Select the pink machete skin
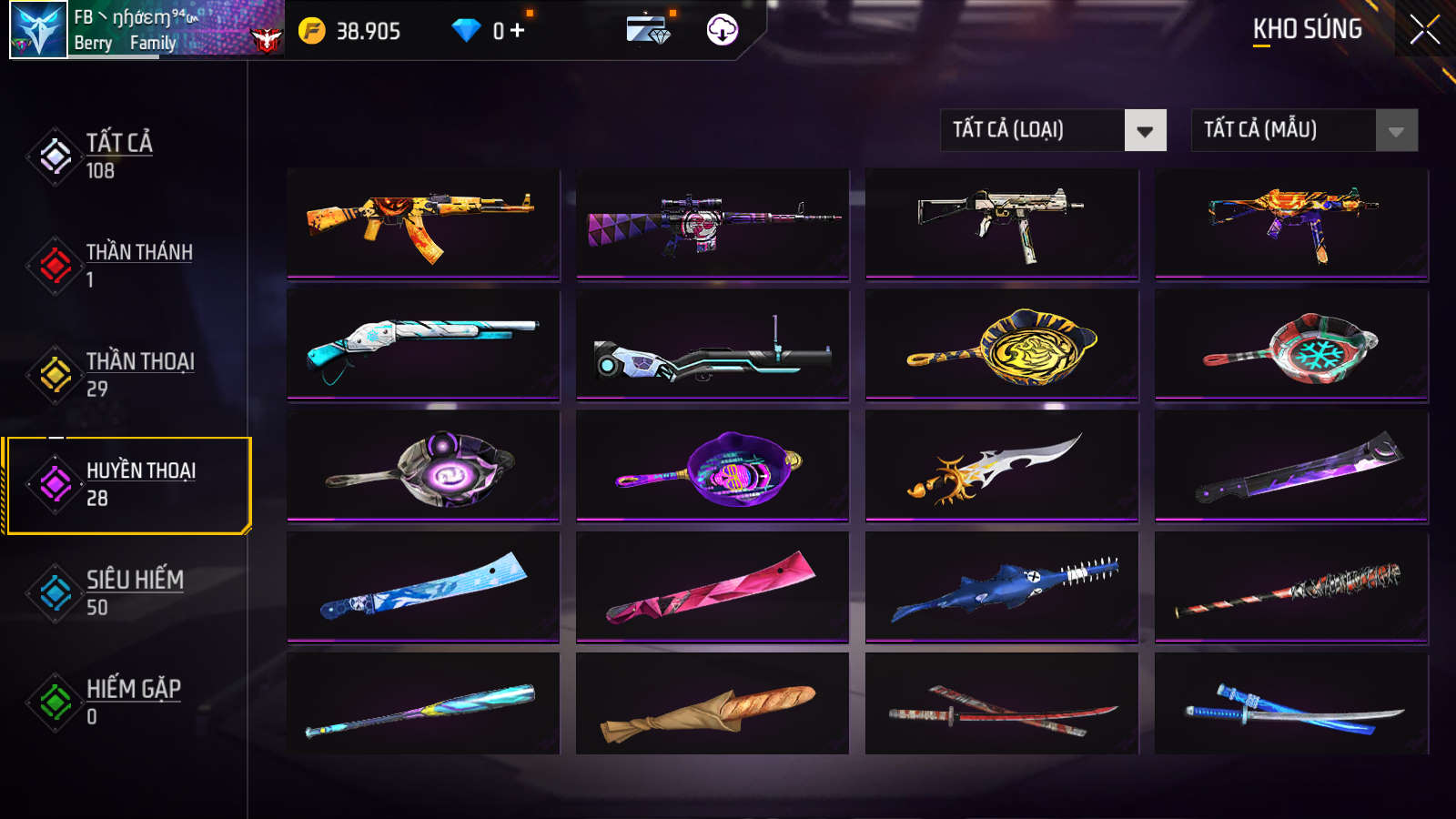The height and width of the screenshot is (819, 1456). pos(713,587)
